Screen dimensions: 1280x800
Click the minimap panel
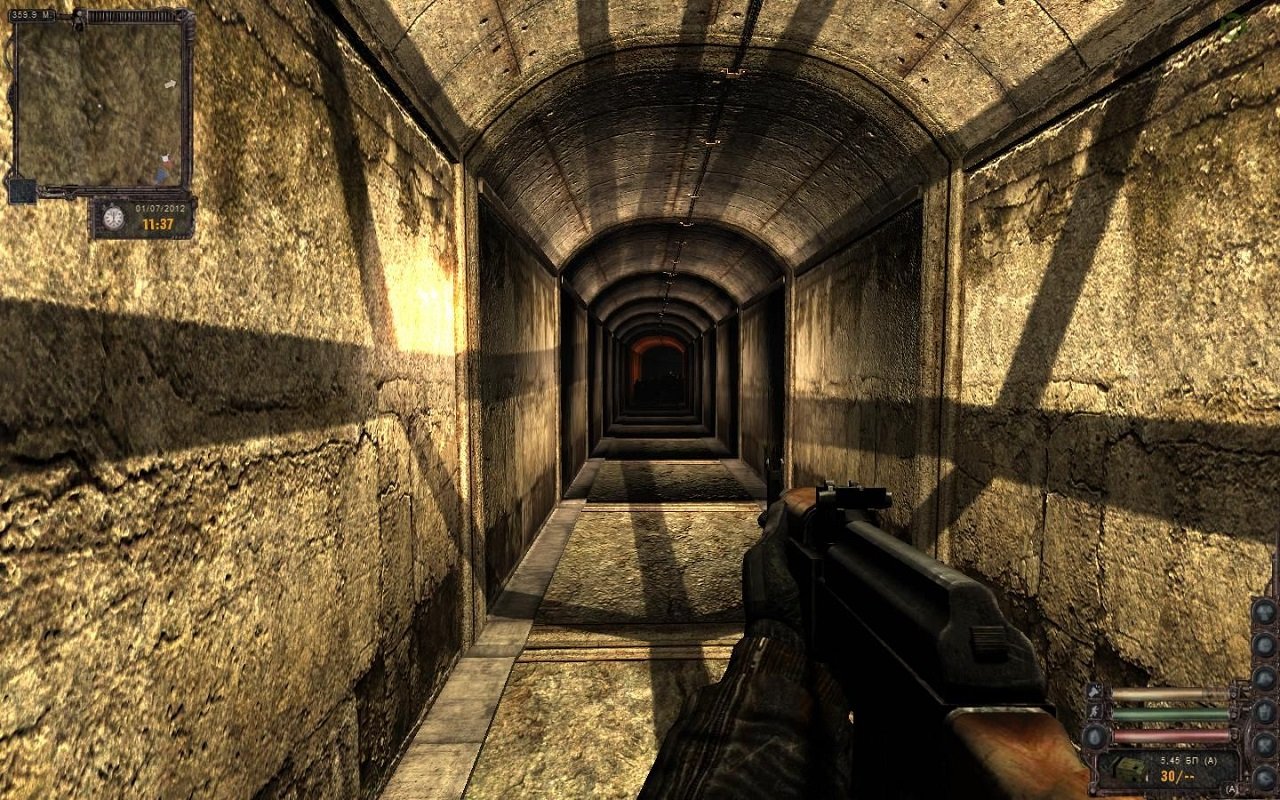(x=102, y=100)
